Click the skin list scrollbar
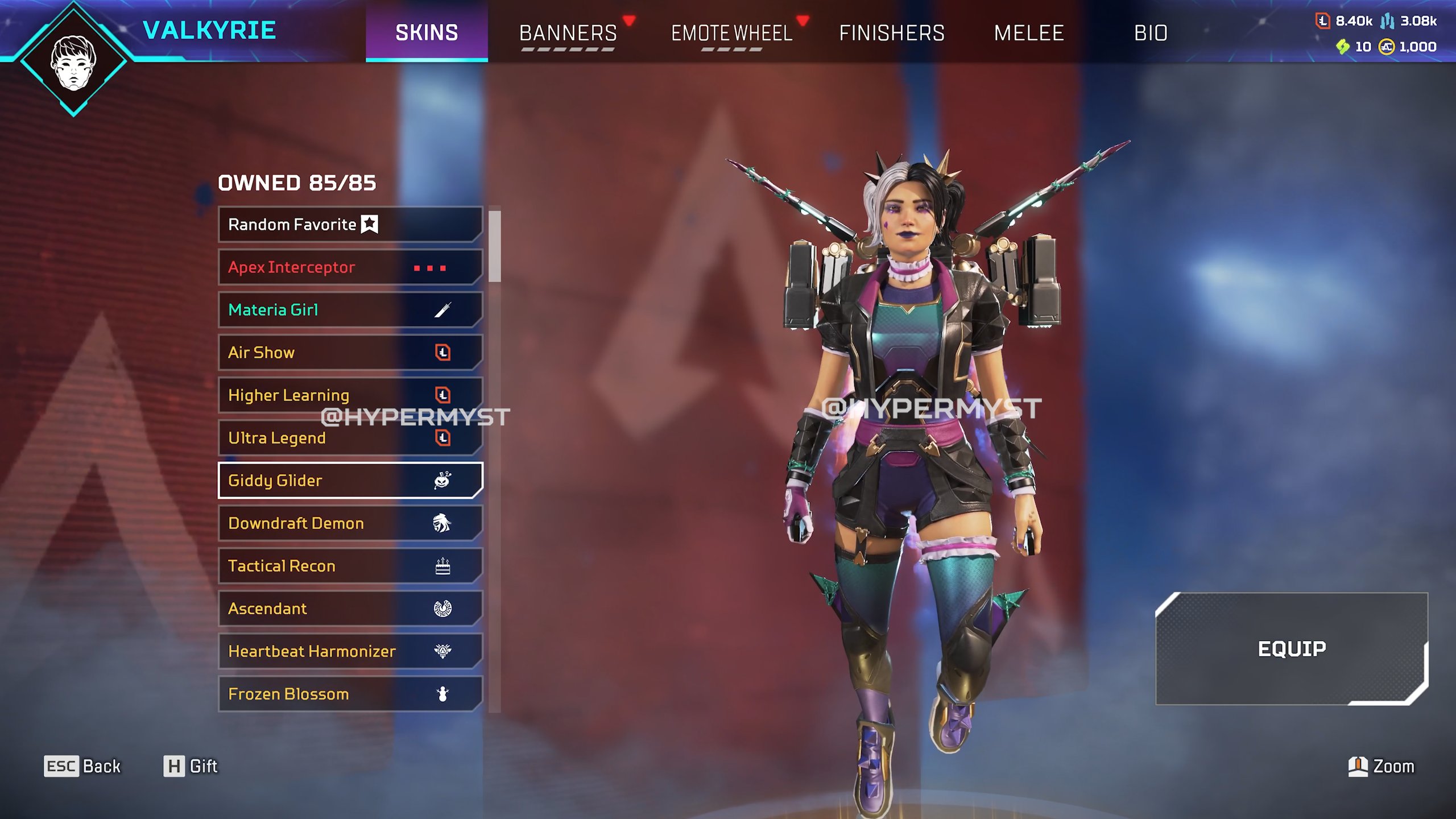The height and width of the screenshot is (819, 1456). coord(495,247)
